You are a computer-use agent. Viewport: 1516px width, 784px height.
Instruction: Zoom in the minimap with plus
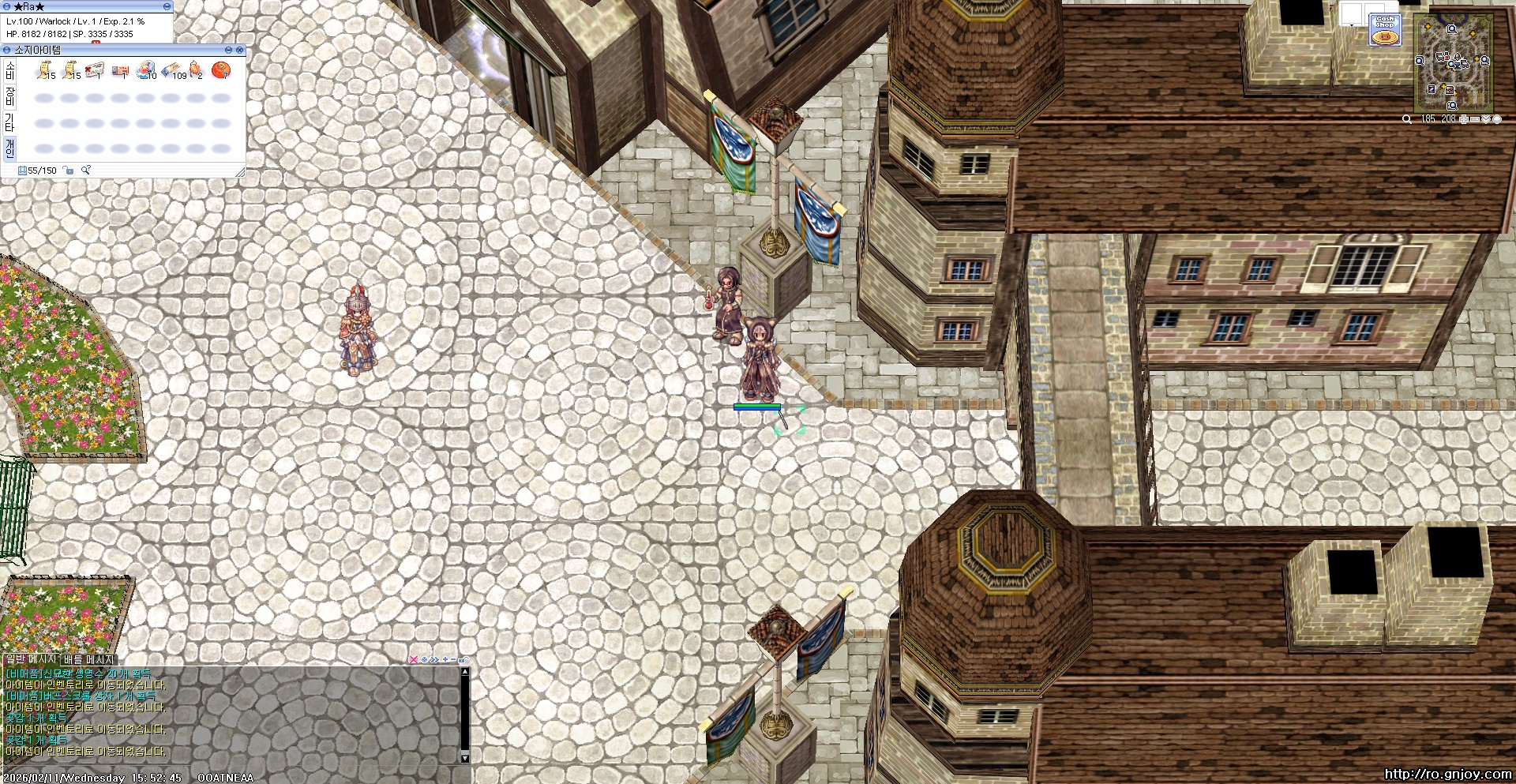1463,119
